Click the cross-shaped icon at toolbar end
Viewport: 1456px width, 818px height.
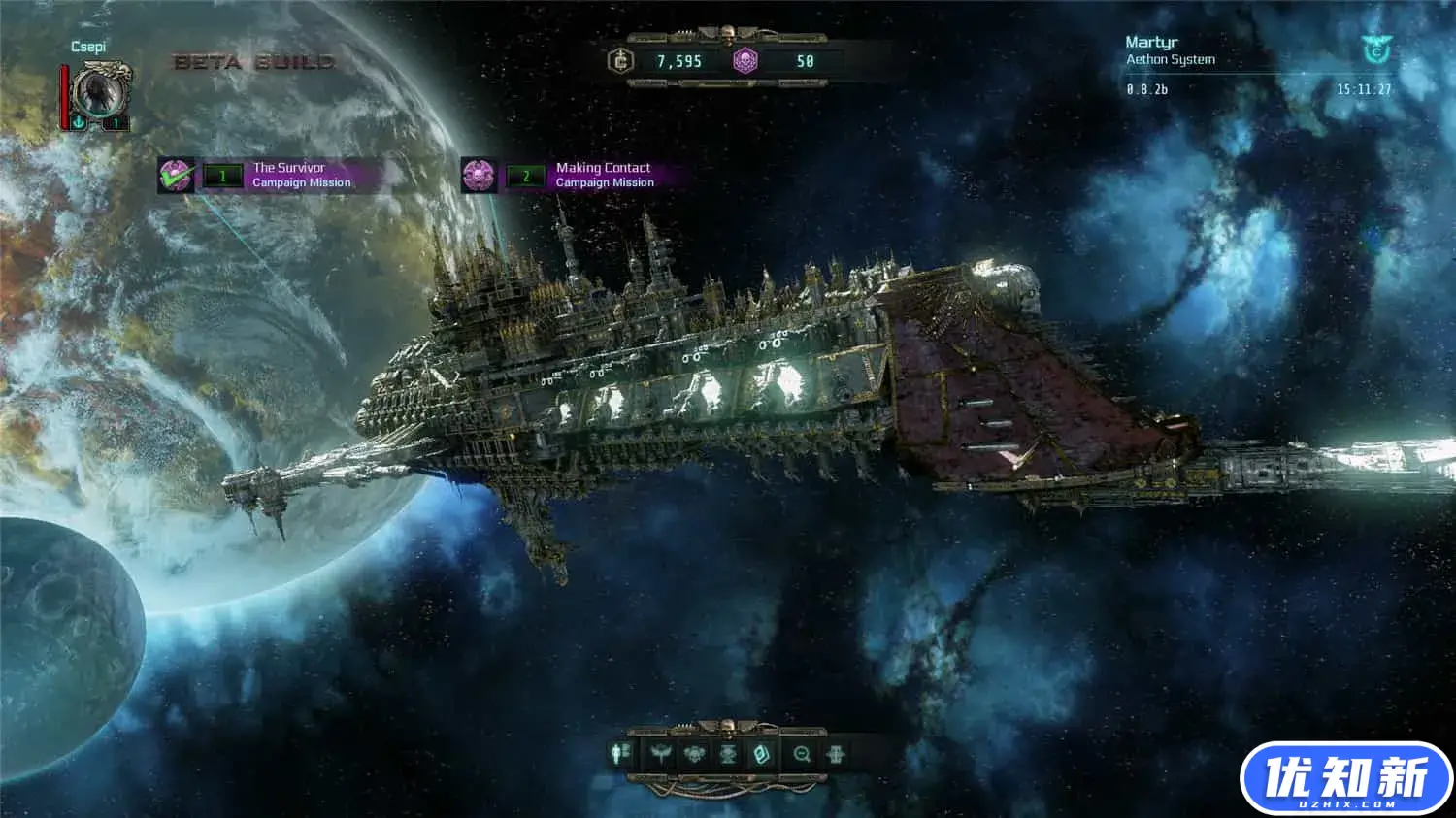835,753
